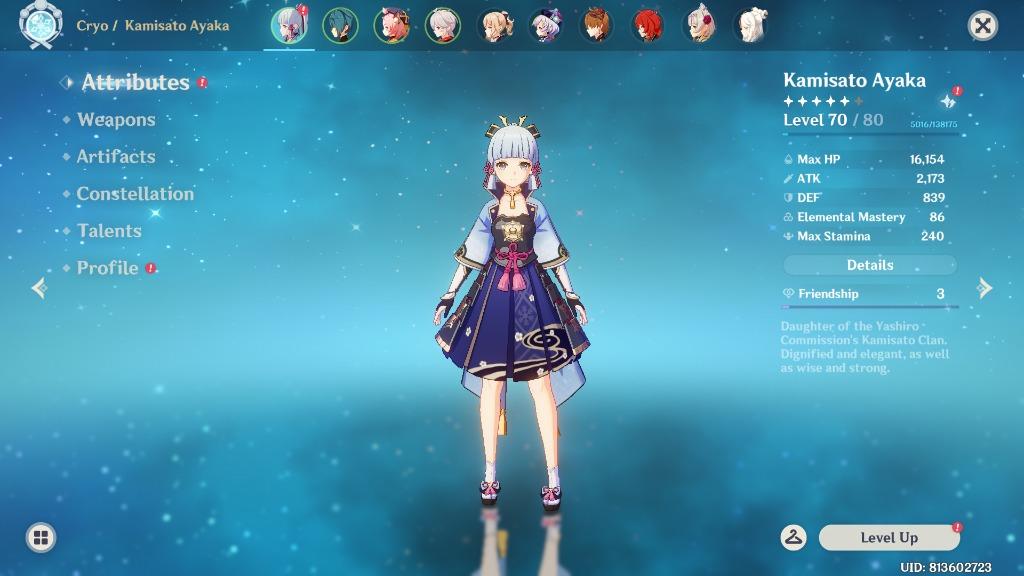Go to the previous character with left arrow
1024x576 pixels.
tap(39, 289)
